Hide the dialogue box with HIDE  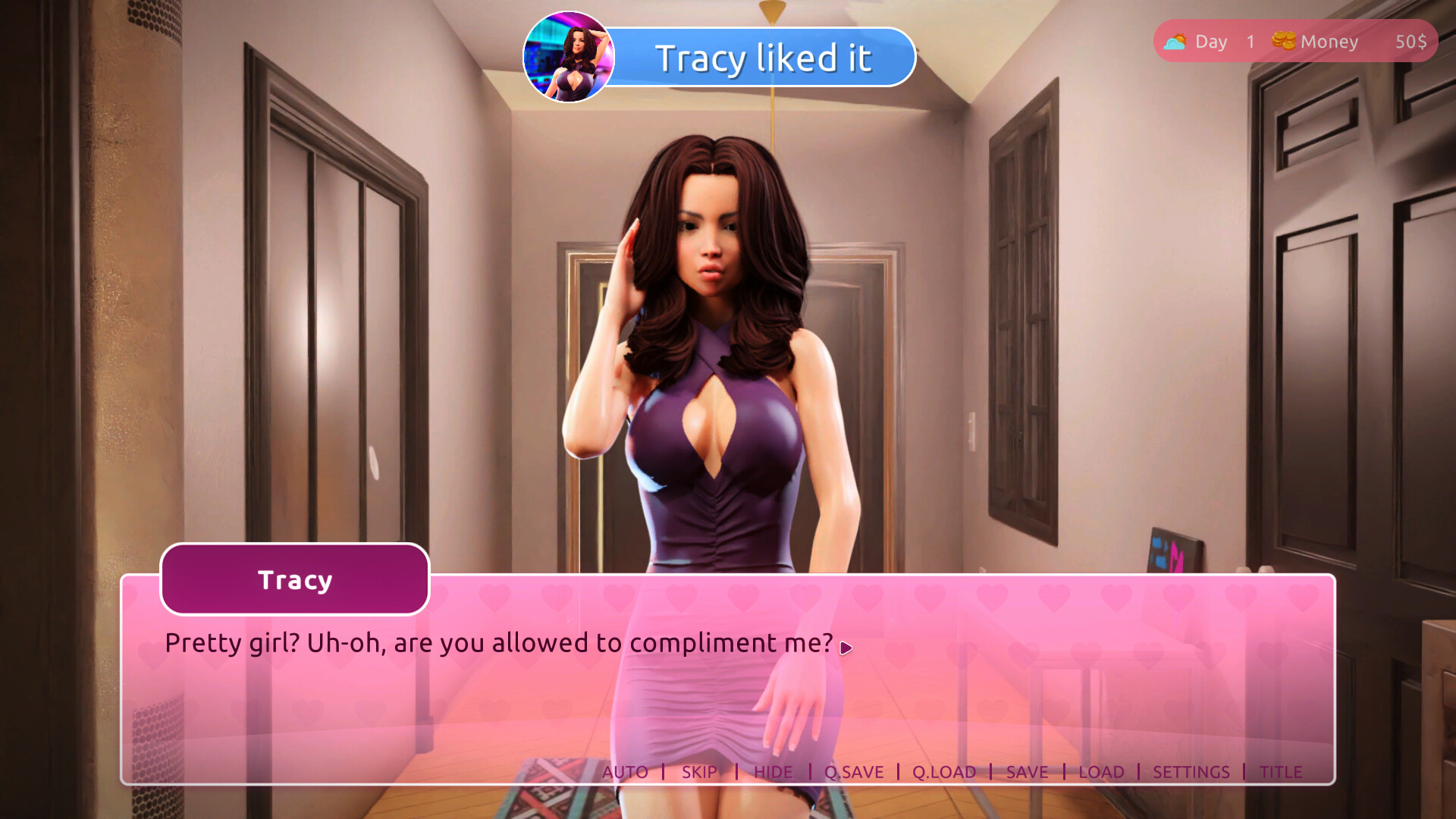[x=773, y=772]
